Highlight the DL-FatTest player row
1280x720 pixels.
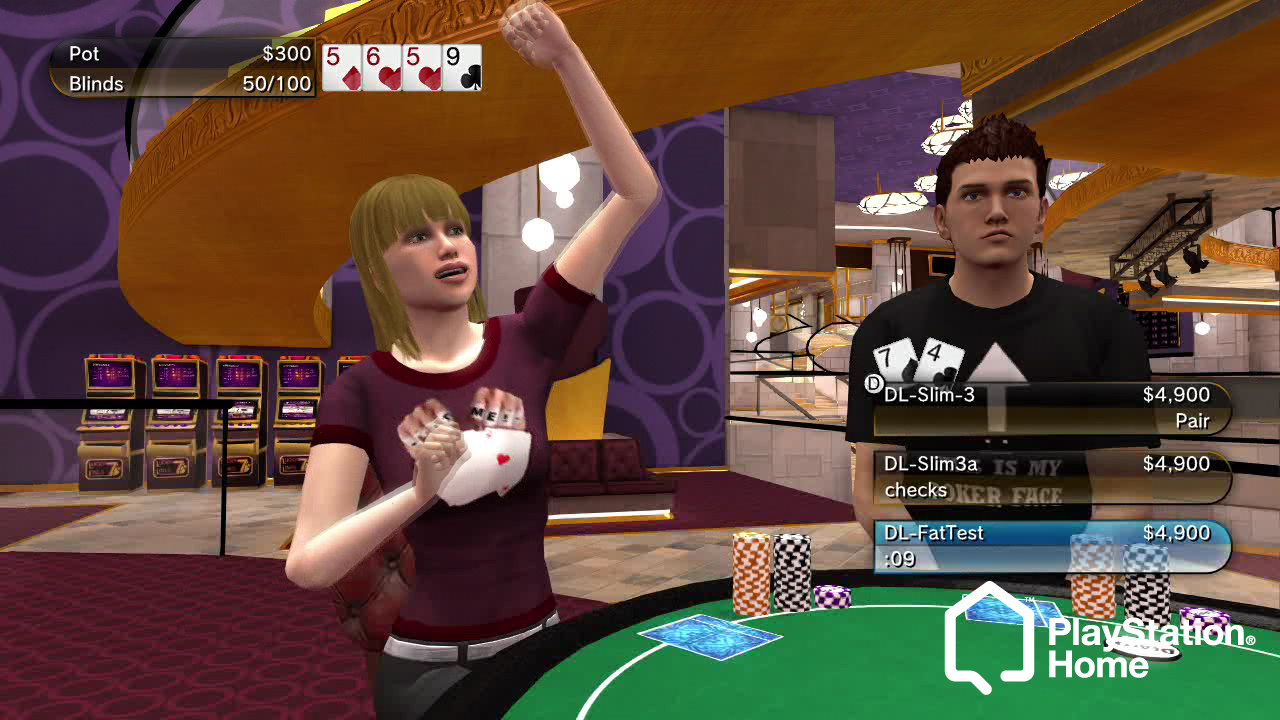(x=1050, y=546)
